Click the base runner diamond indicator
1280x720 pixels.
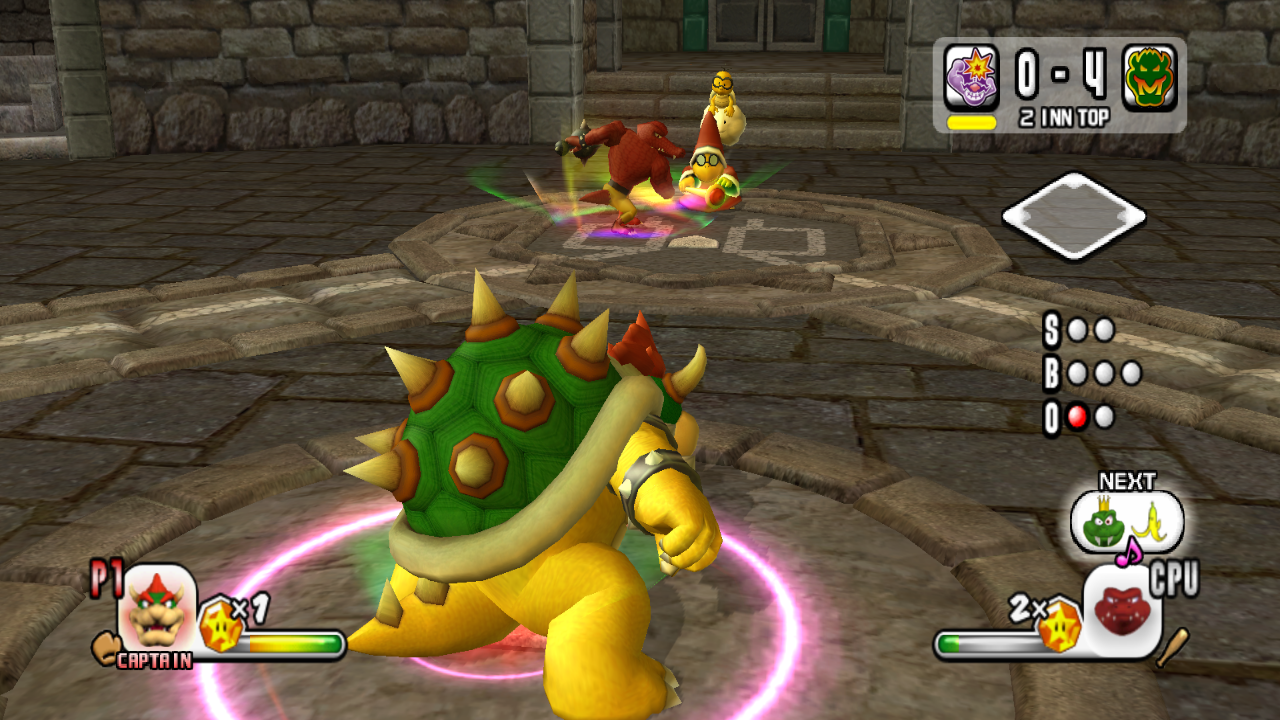1073,216
